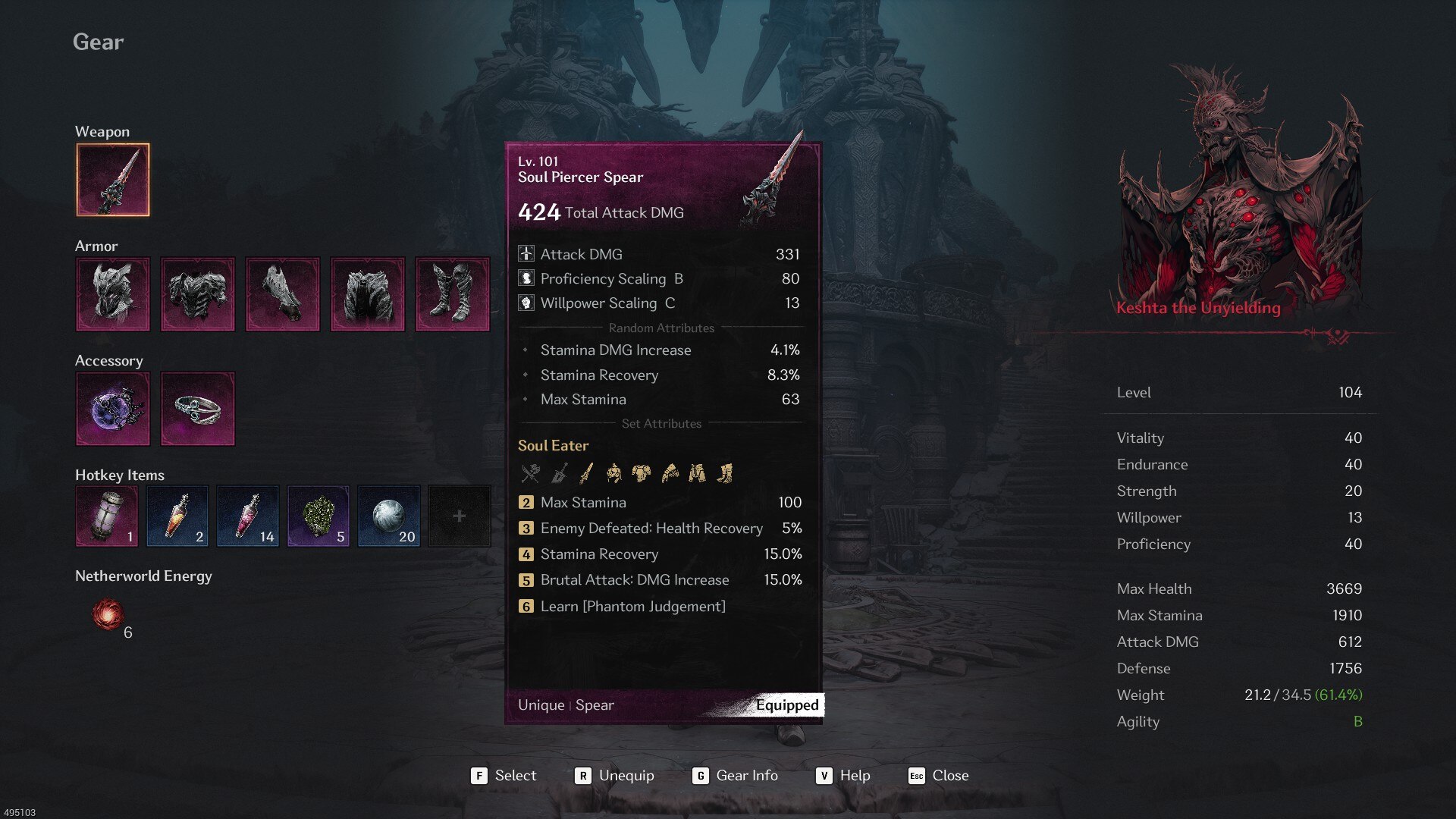Open the Help screen
The width and height of the screenshot is (1456, 819).
point(843,776)
